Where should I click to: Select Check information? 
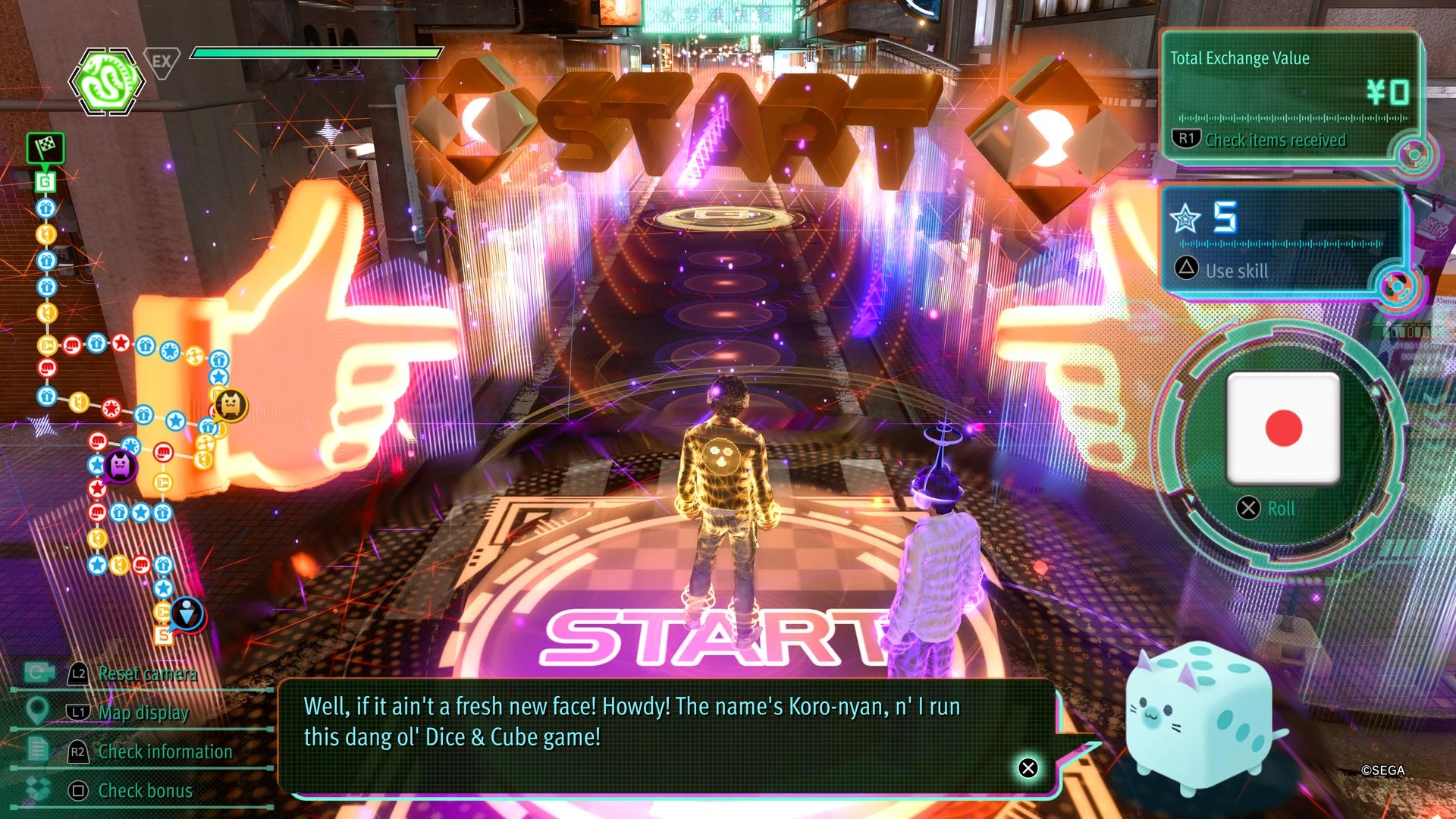point(165,752)
